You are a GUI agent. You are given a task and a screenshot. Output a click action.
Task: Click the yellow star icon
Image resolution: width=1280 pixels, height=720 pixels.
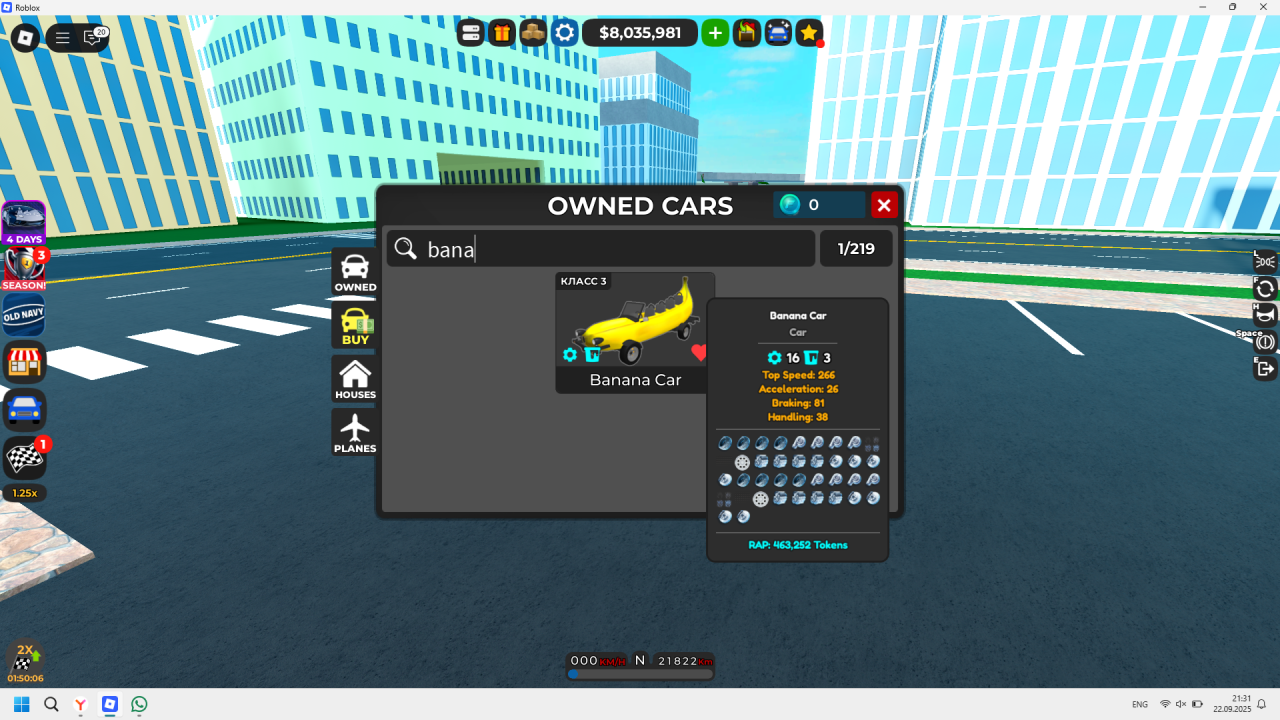(x=809, y=33)
